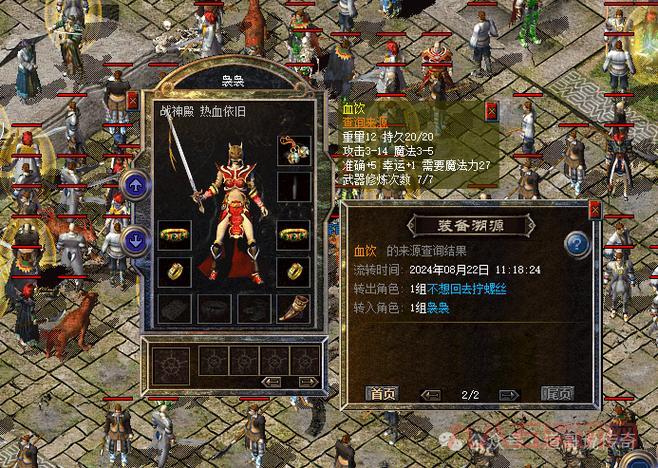
Task: Select the horn item slot
Action: pos(293,307)
